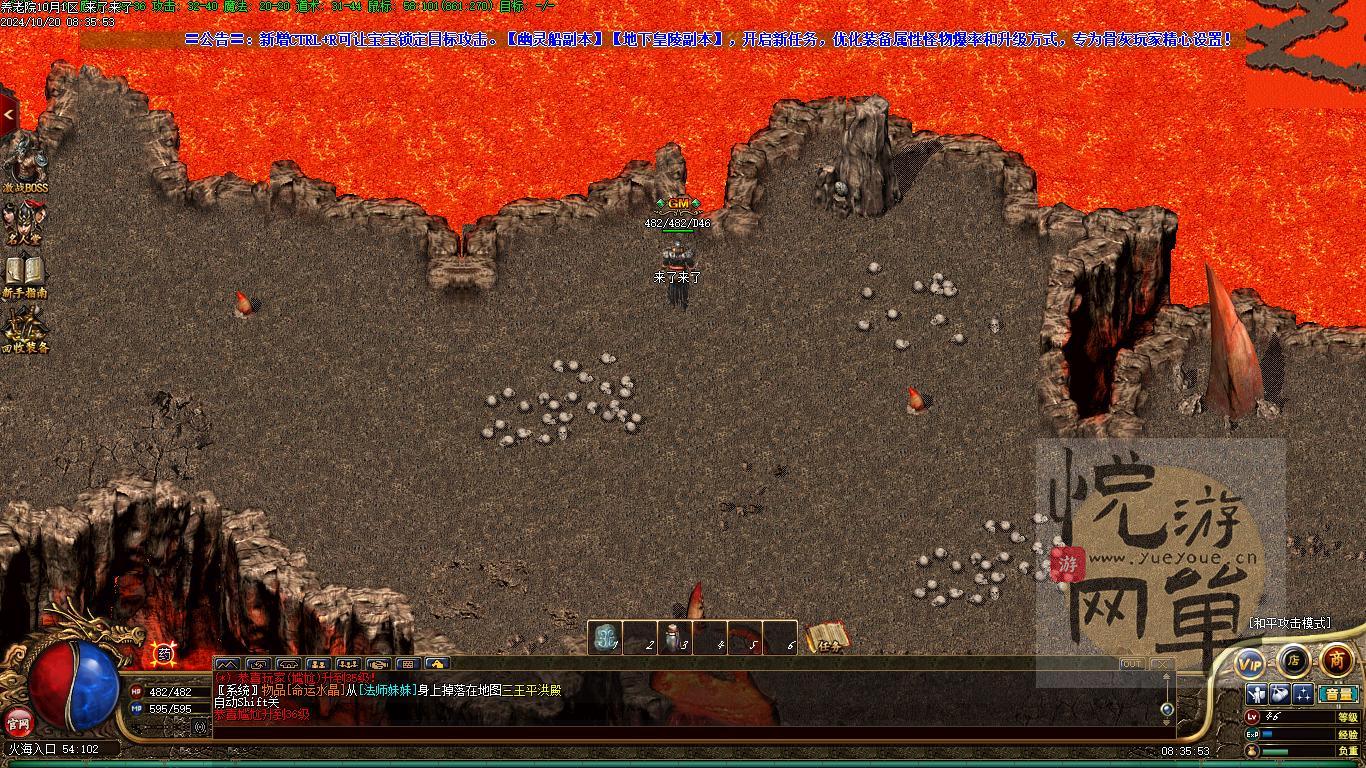This screenshot has width=1366, height=768.
Task: Open the 回收装备 equipment recycle icon
Action: (24, 326)
